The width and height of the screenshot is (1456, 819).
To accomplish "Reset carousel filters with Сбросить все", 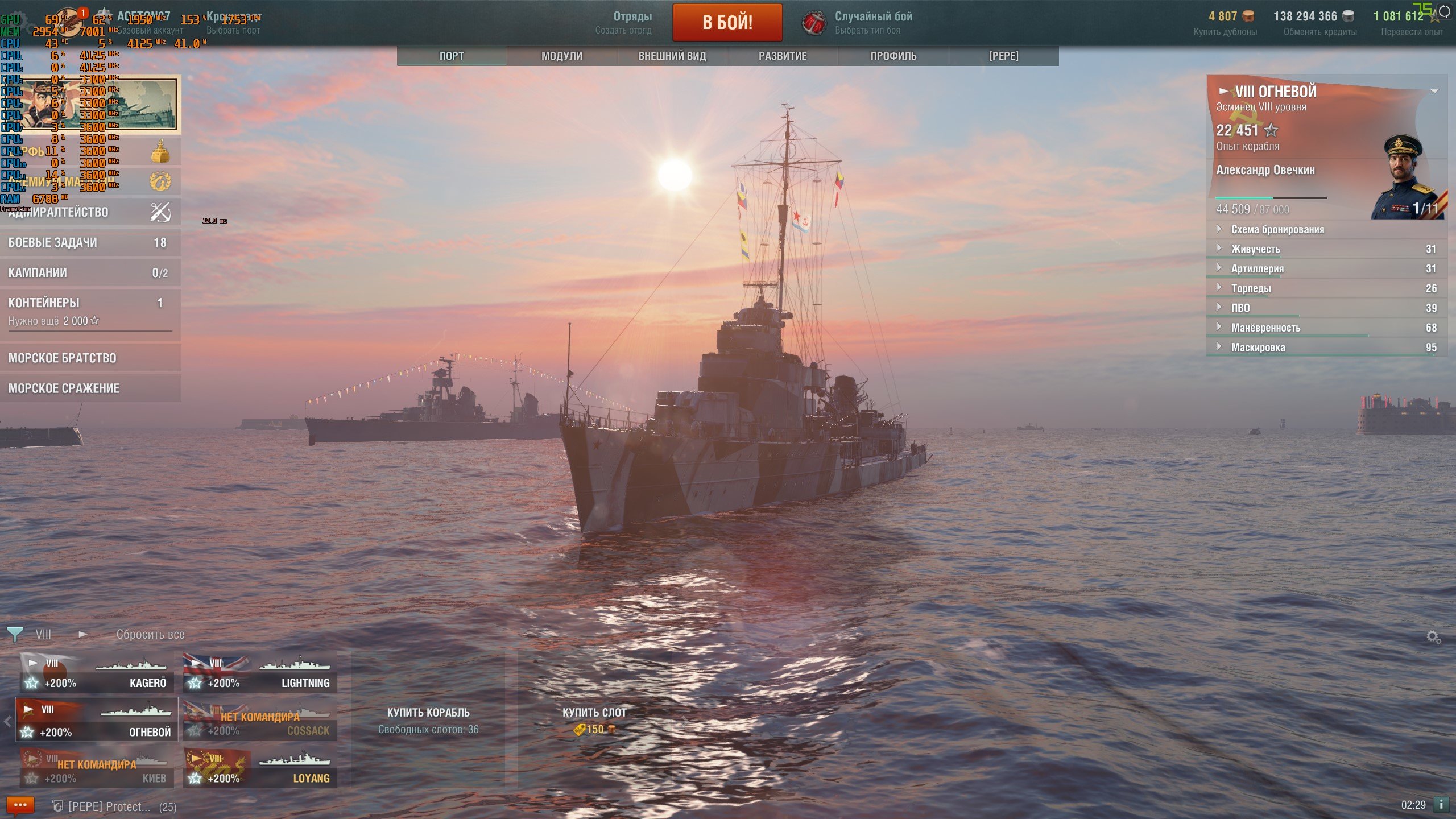I will 150,635.
